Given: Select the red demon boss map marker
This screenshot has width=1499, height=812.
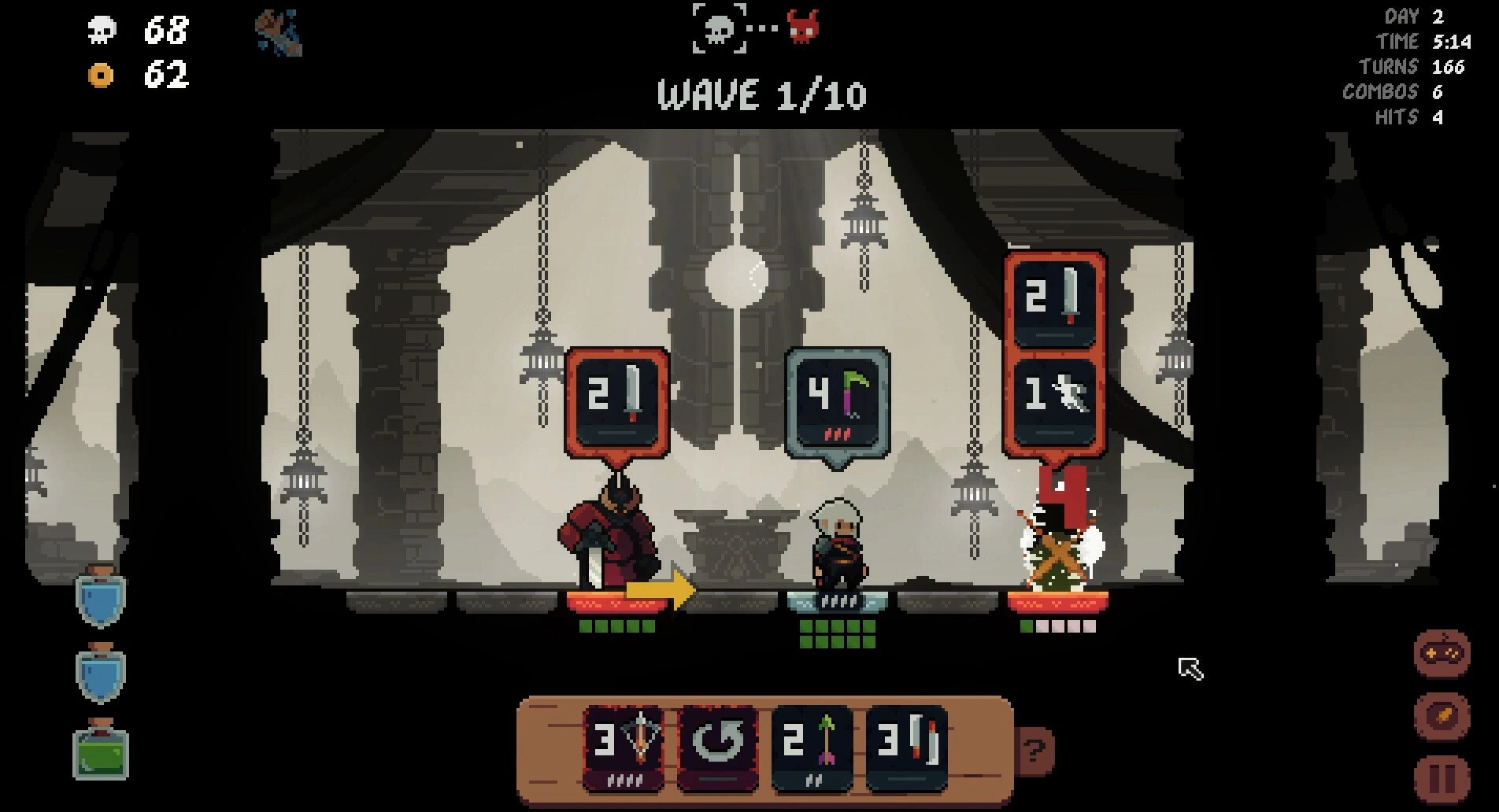Looking at the screenshot, I should [x=803, y=28].
